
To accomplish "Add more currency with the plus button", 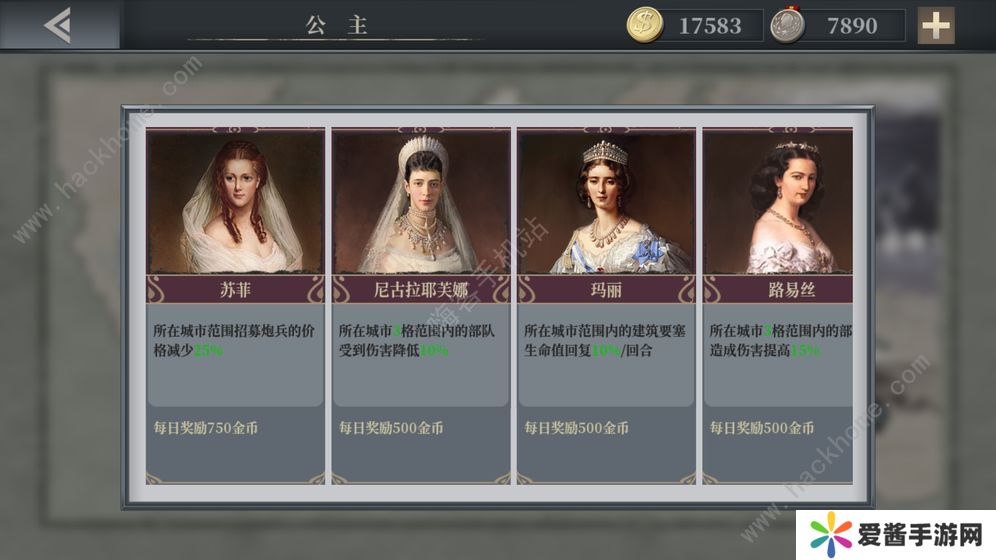I will 936,25.
